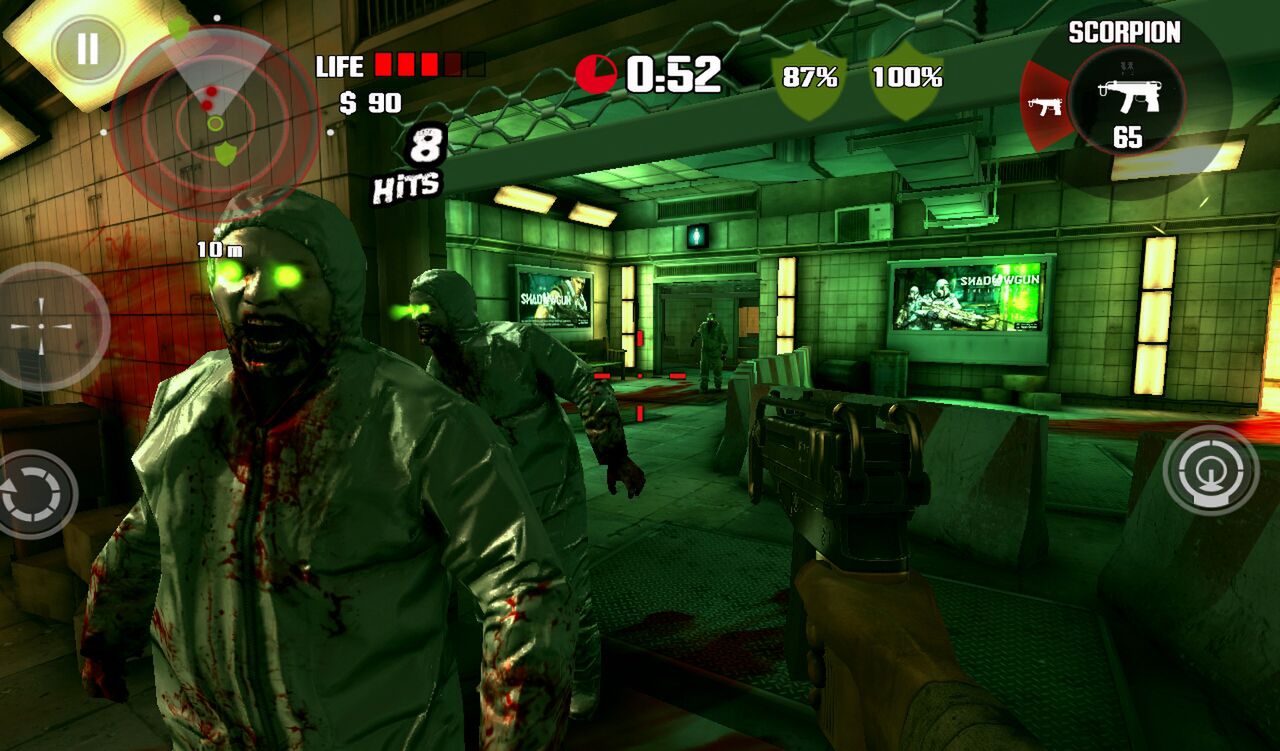Image resolution: width=1280 pixels, height=751 pixels.
Task: Pause the game with the pause button
Action: [88, 49]
